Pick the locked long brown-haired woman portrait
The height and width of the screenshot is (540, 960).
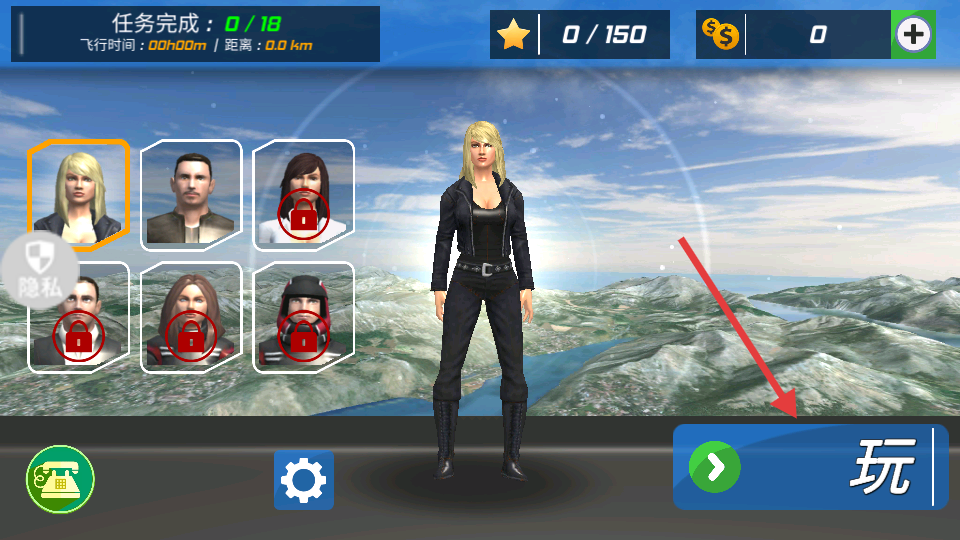[x=191, y=317]
